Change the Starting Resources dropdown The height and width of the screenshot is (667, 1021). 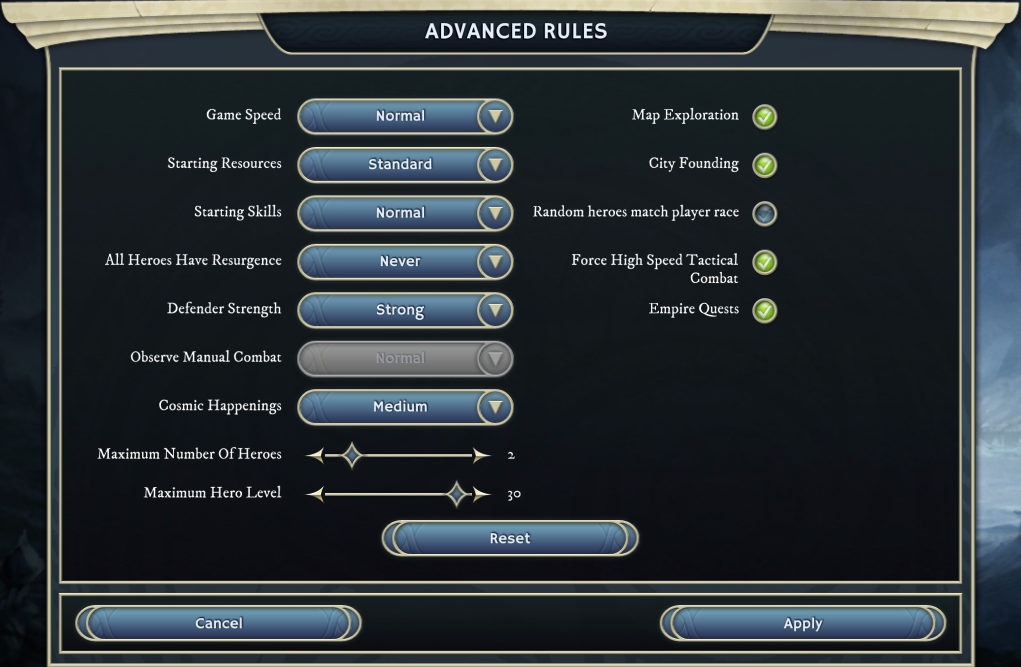(405, 165)
